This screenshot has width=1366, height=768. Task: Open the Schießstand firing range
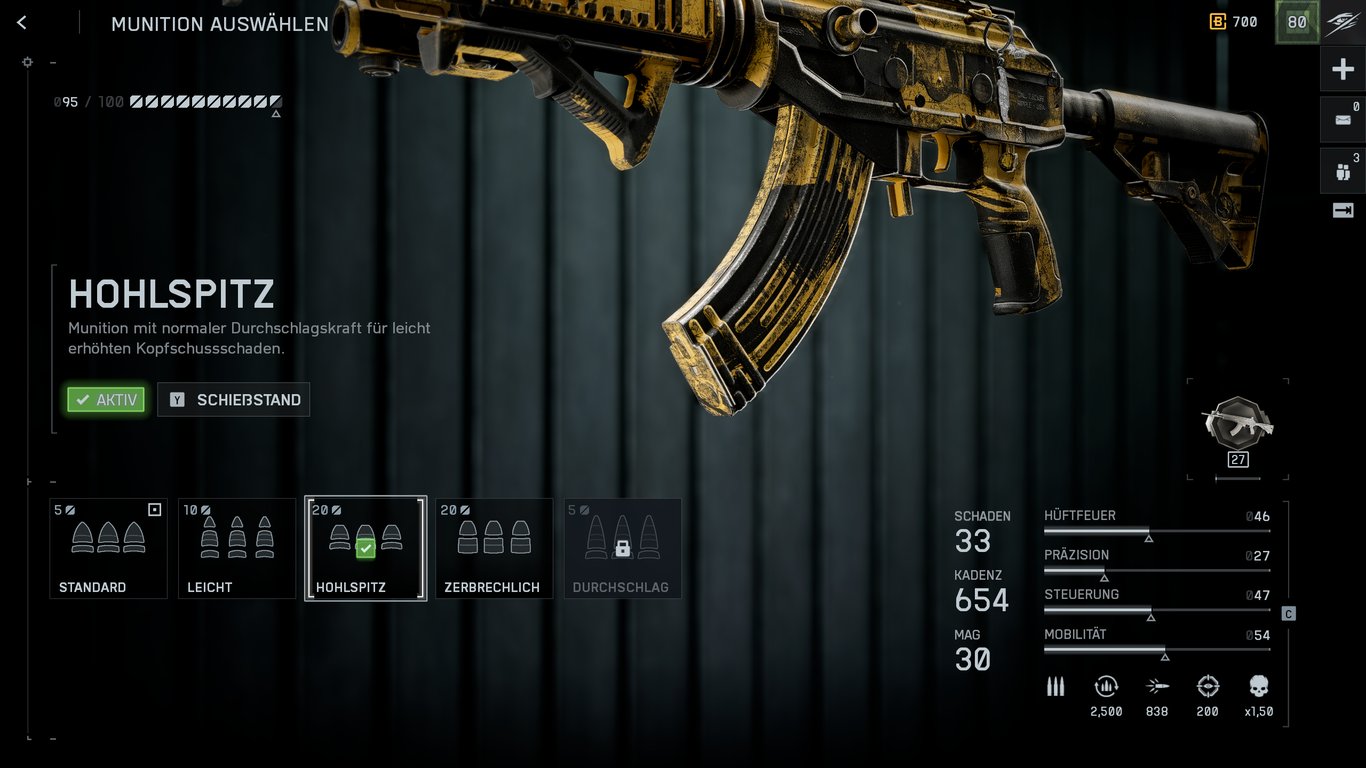coord(233,400)
